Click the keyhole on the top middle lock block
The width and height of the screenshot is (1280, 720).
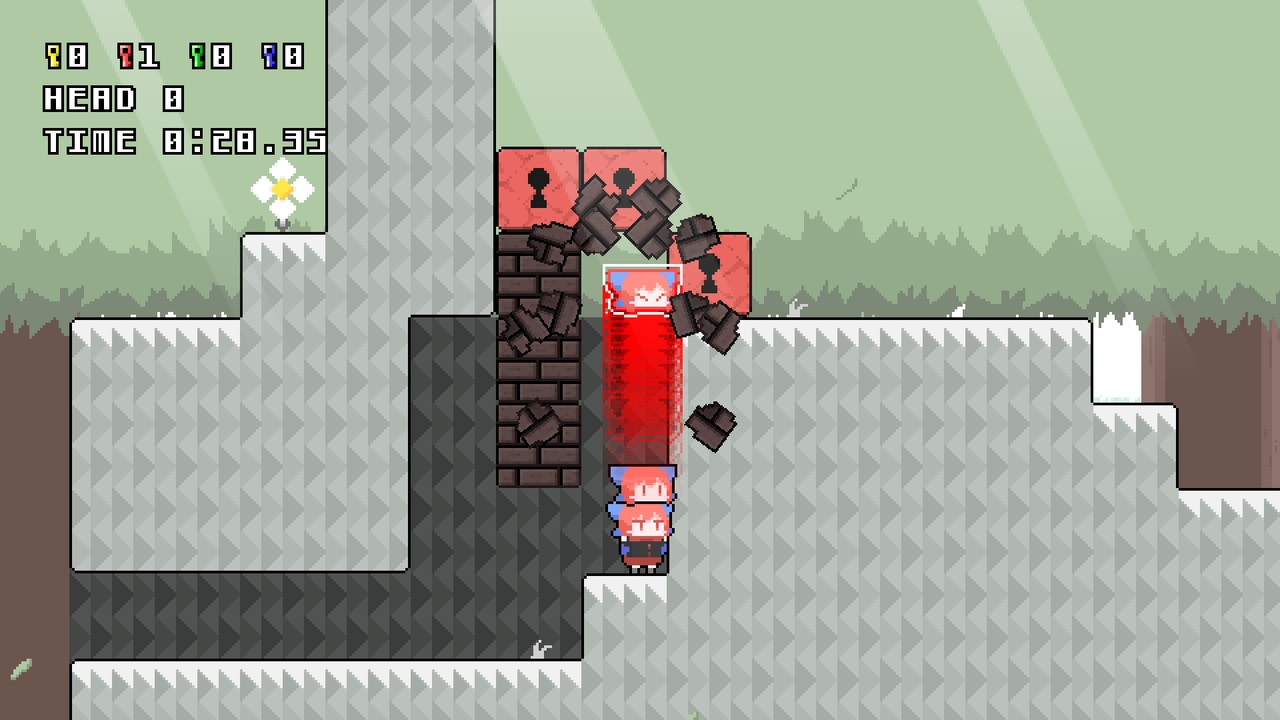[x=624, y=185]
